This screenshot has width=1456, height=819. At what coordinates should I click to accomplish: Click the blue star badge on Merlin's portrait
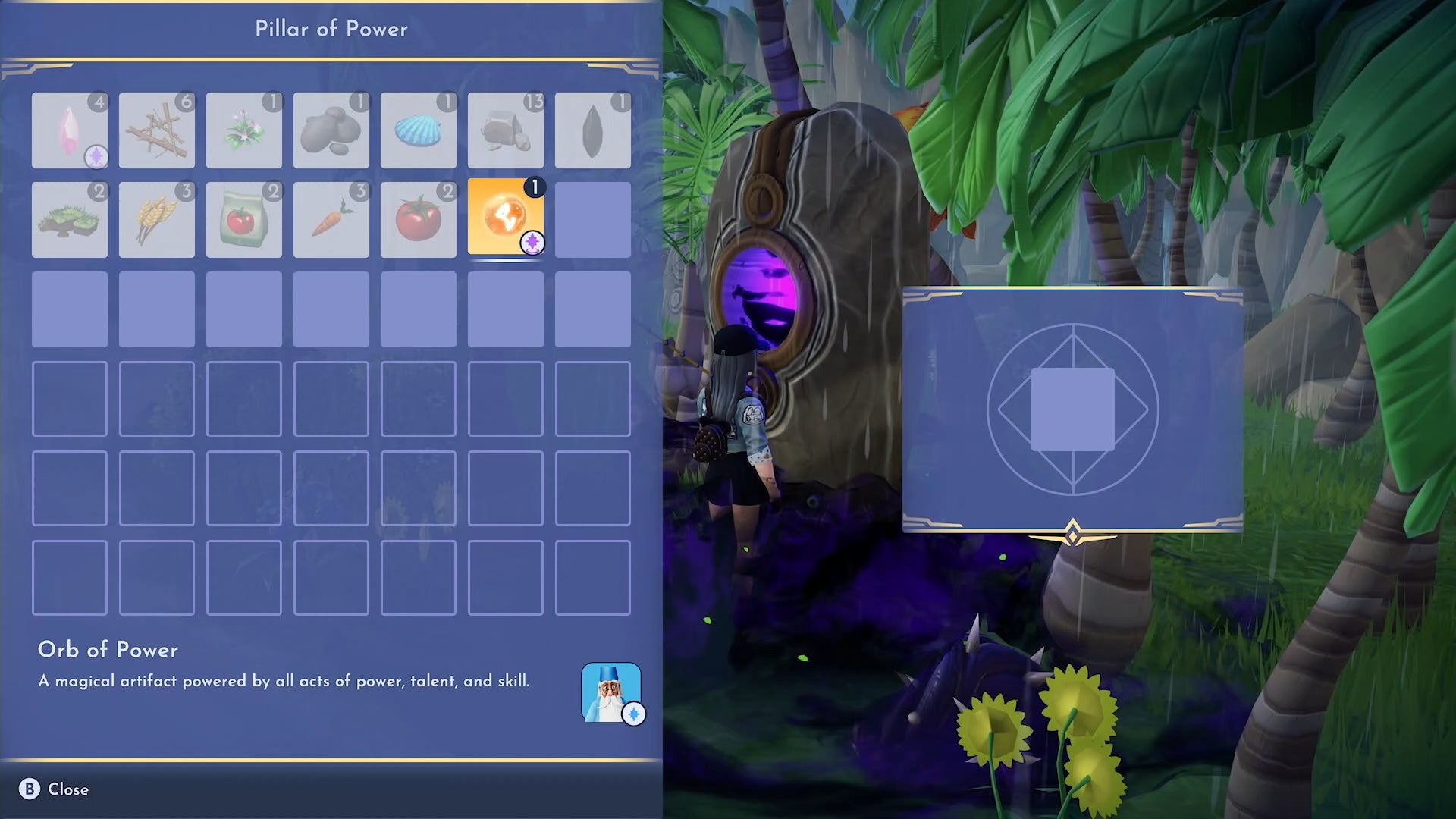point(635,714)
